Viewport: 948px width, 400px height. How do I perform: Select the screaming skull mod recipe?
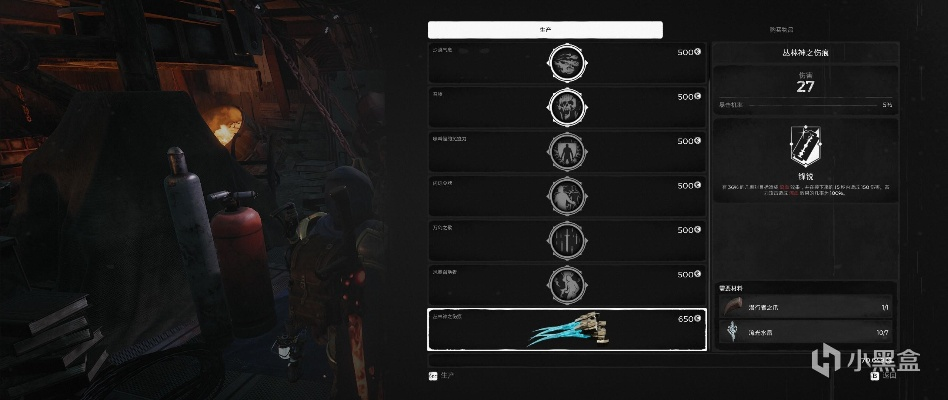566,107
